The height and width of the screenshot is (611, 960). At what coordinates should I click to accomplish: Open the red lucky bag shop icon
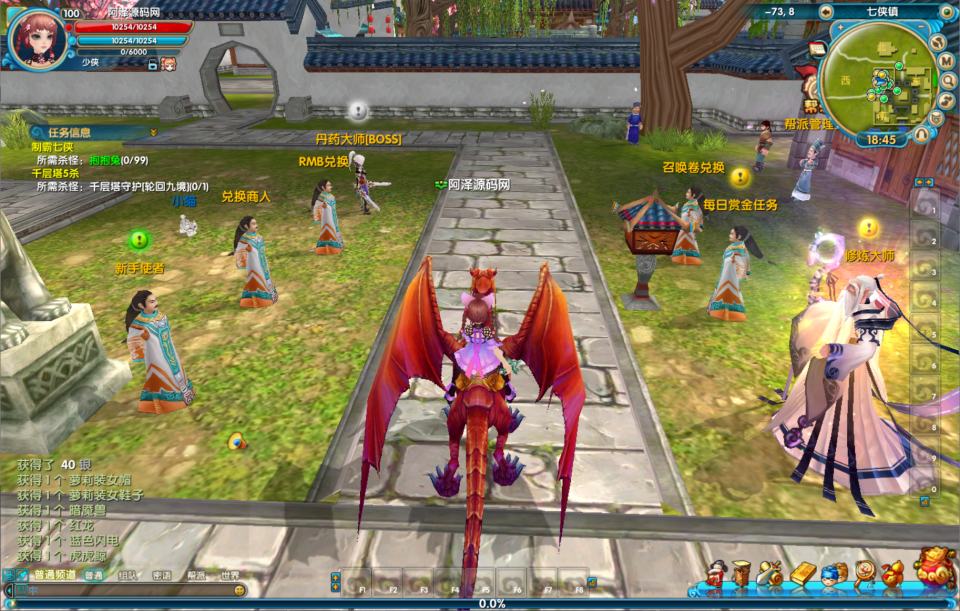(x=934, y=568)
